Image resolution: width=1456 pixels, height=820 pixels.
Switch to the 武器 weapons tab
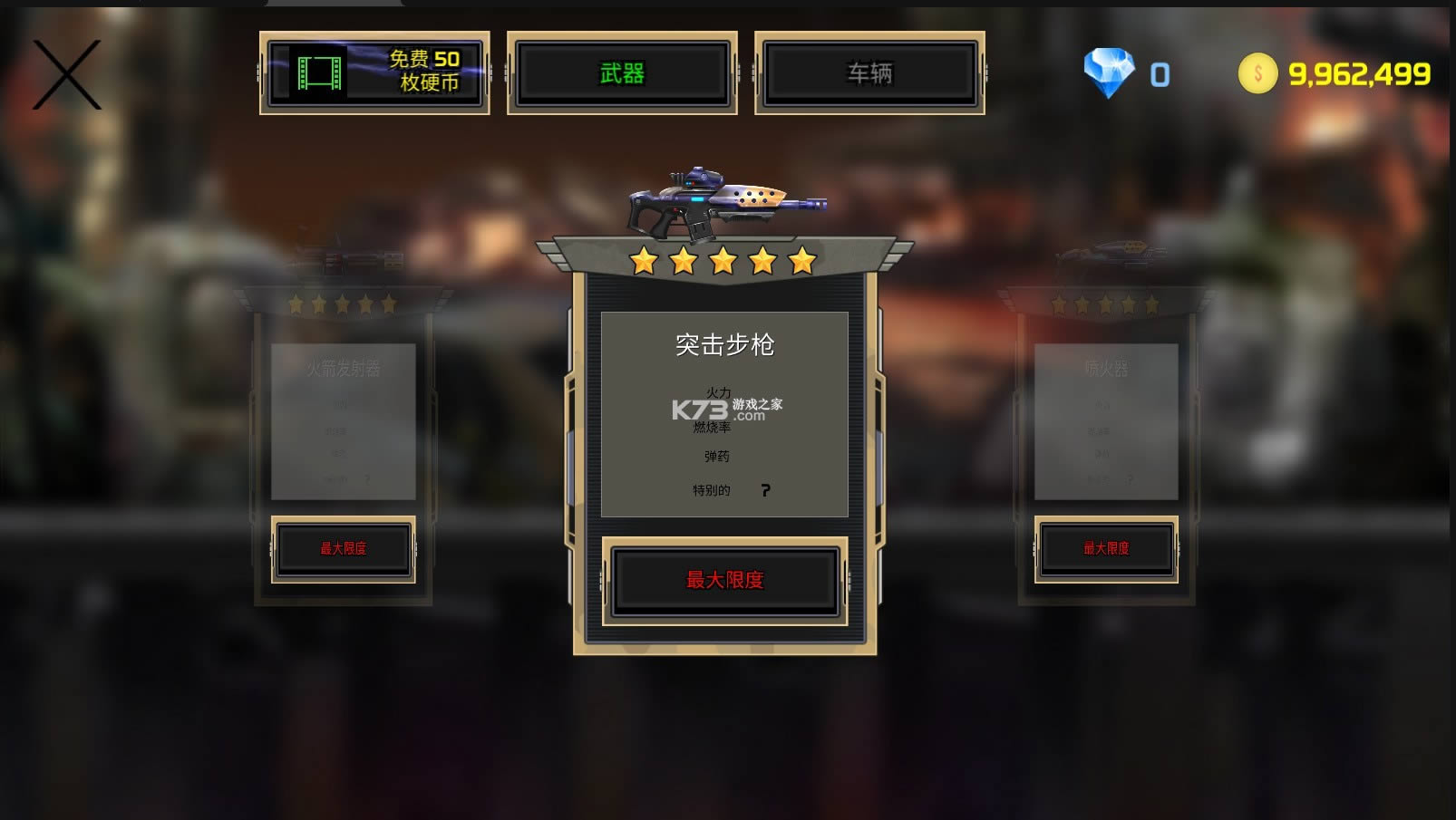(622, 73)
